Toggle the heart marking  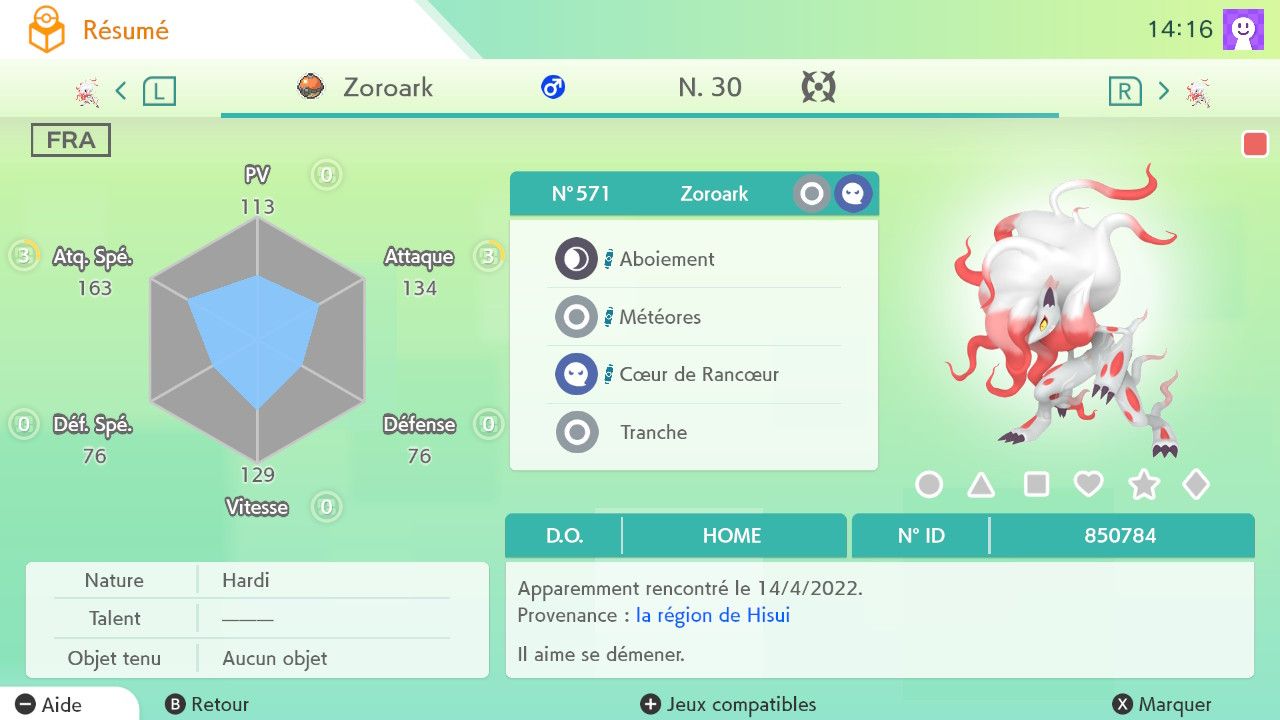coord(1088,485)
